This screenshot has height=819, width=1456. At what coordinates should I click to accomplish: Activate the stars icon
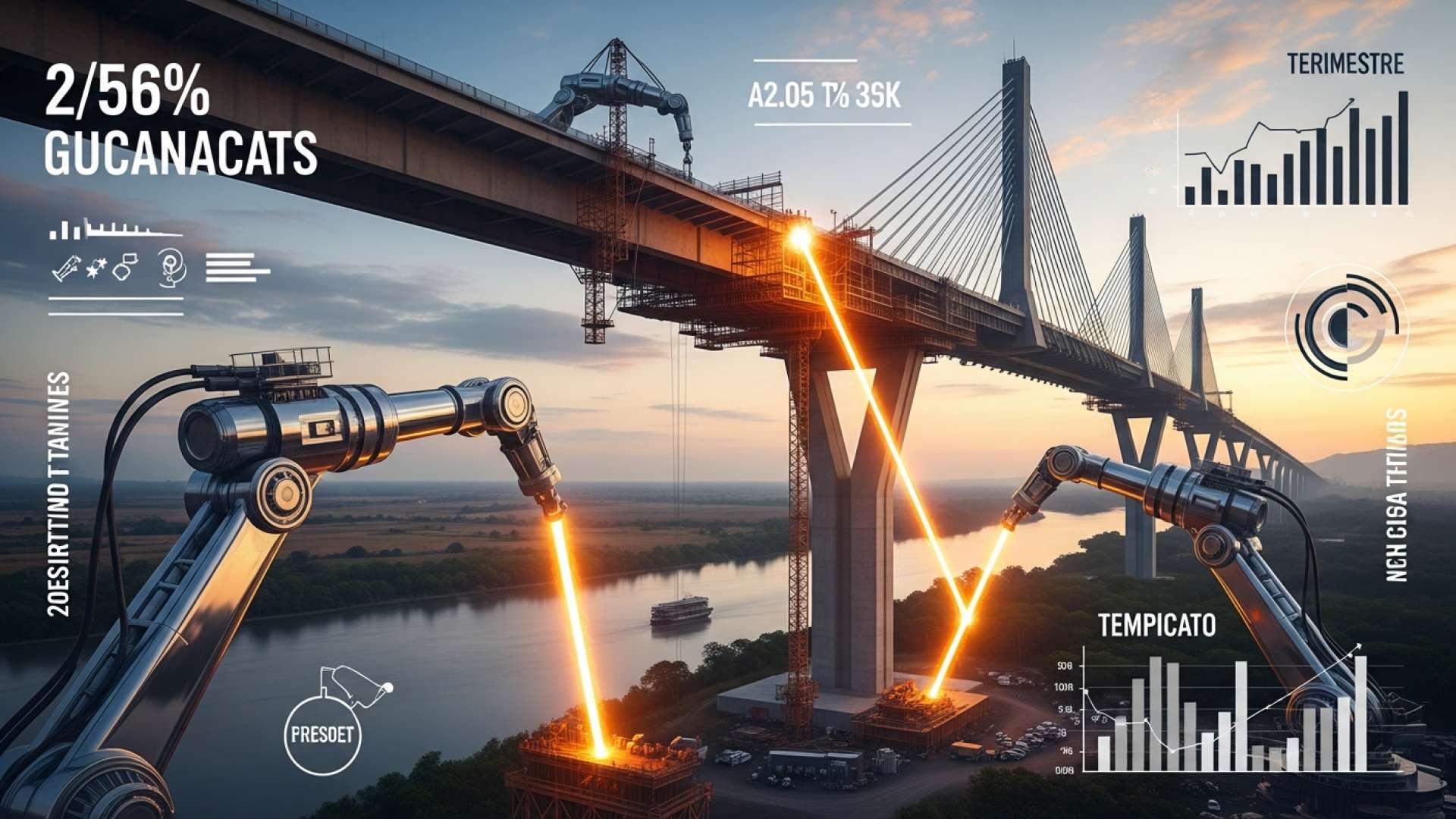coord(96,268)
